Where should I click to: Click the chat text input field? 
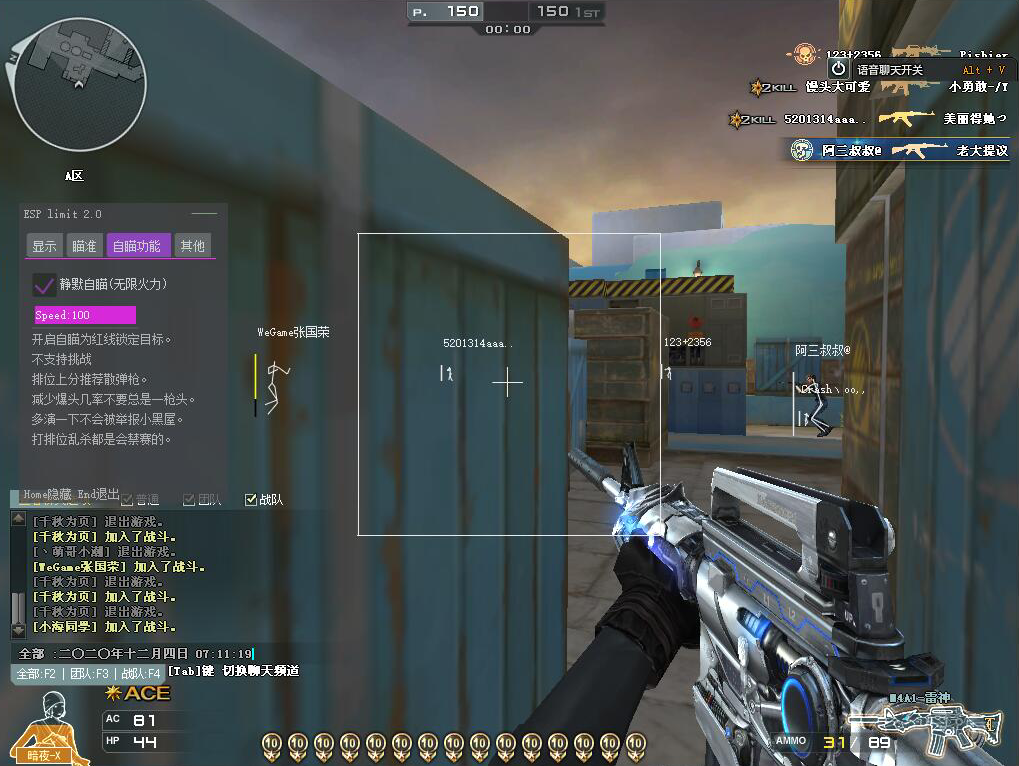pos(150,653)
